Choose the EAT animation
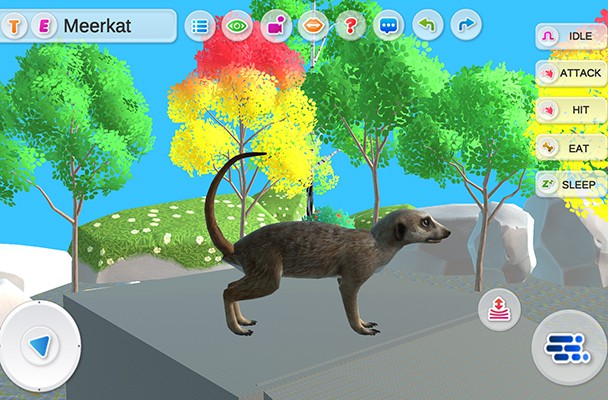Screen dimensions: 608x400 (571, 148)
